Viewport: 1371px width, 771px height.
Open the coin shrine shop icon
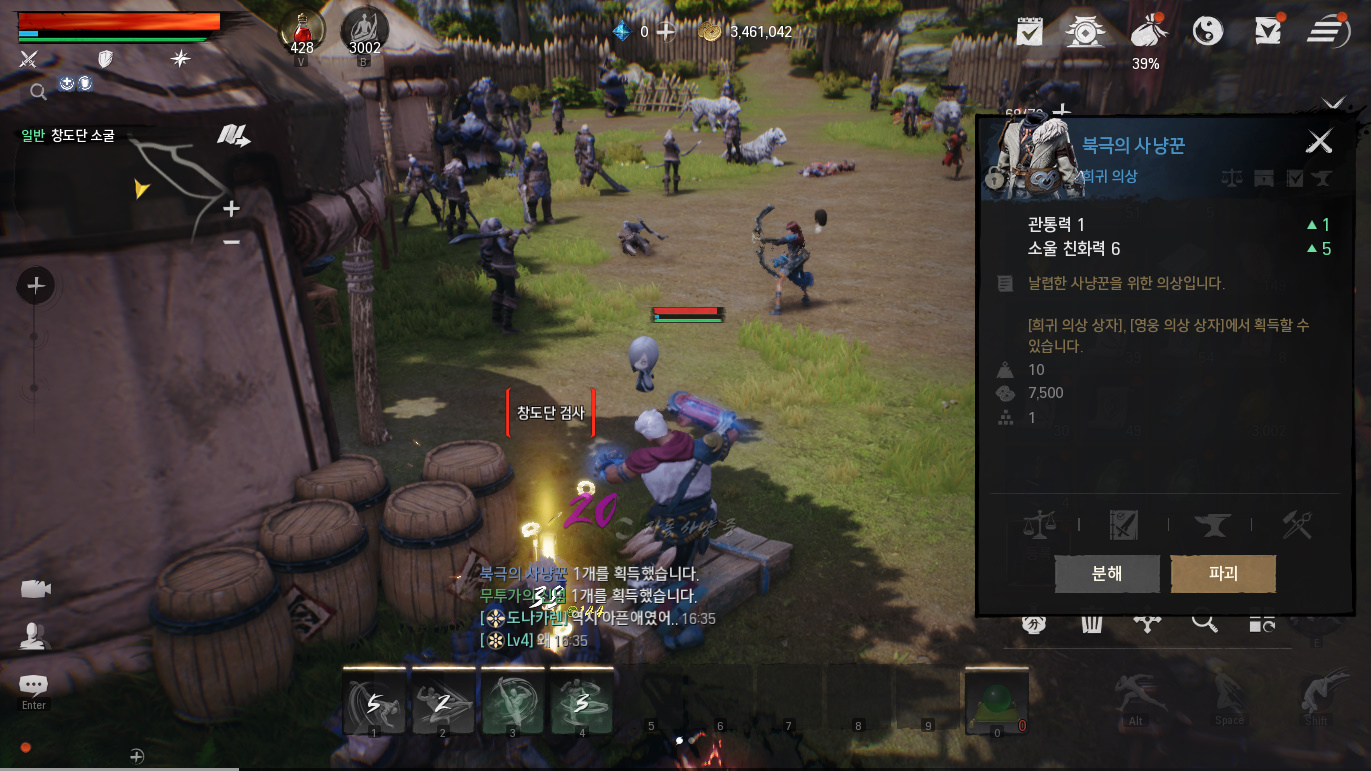point(1085,32)
